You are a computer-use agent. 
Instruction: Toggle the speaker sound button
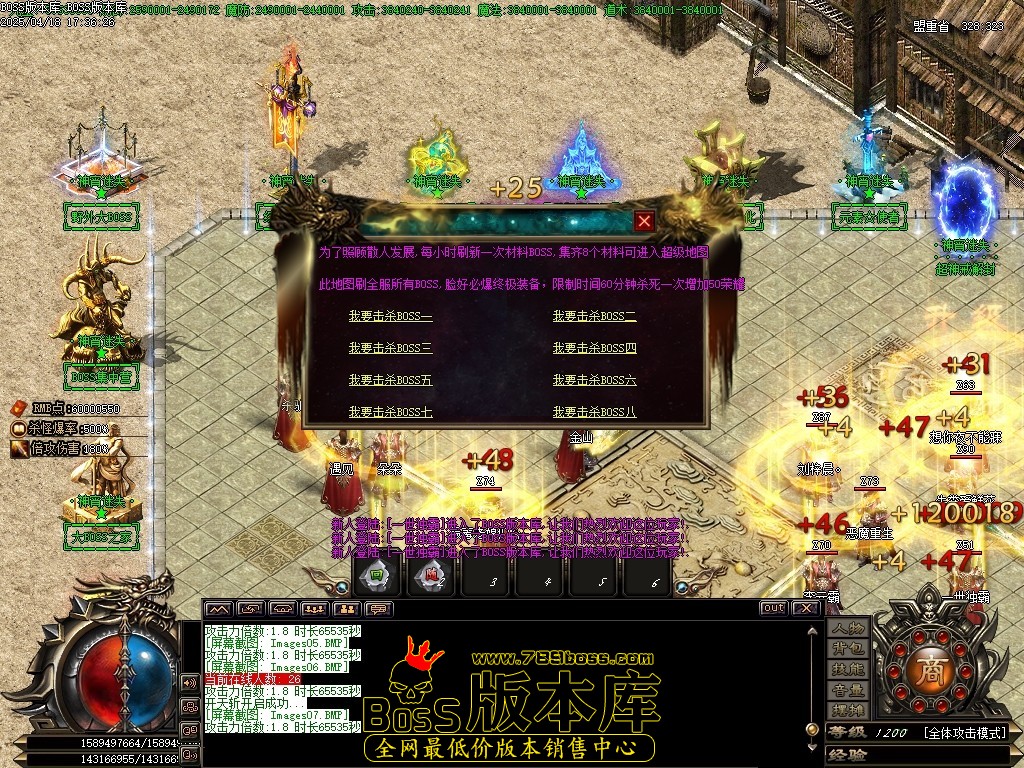pos(188,682)
